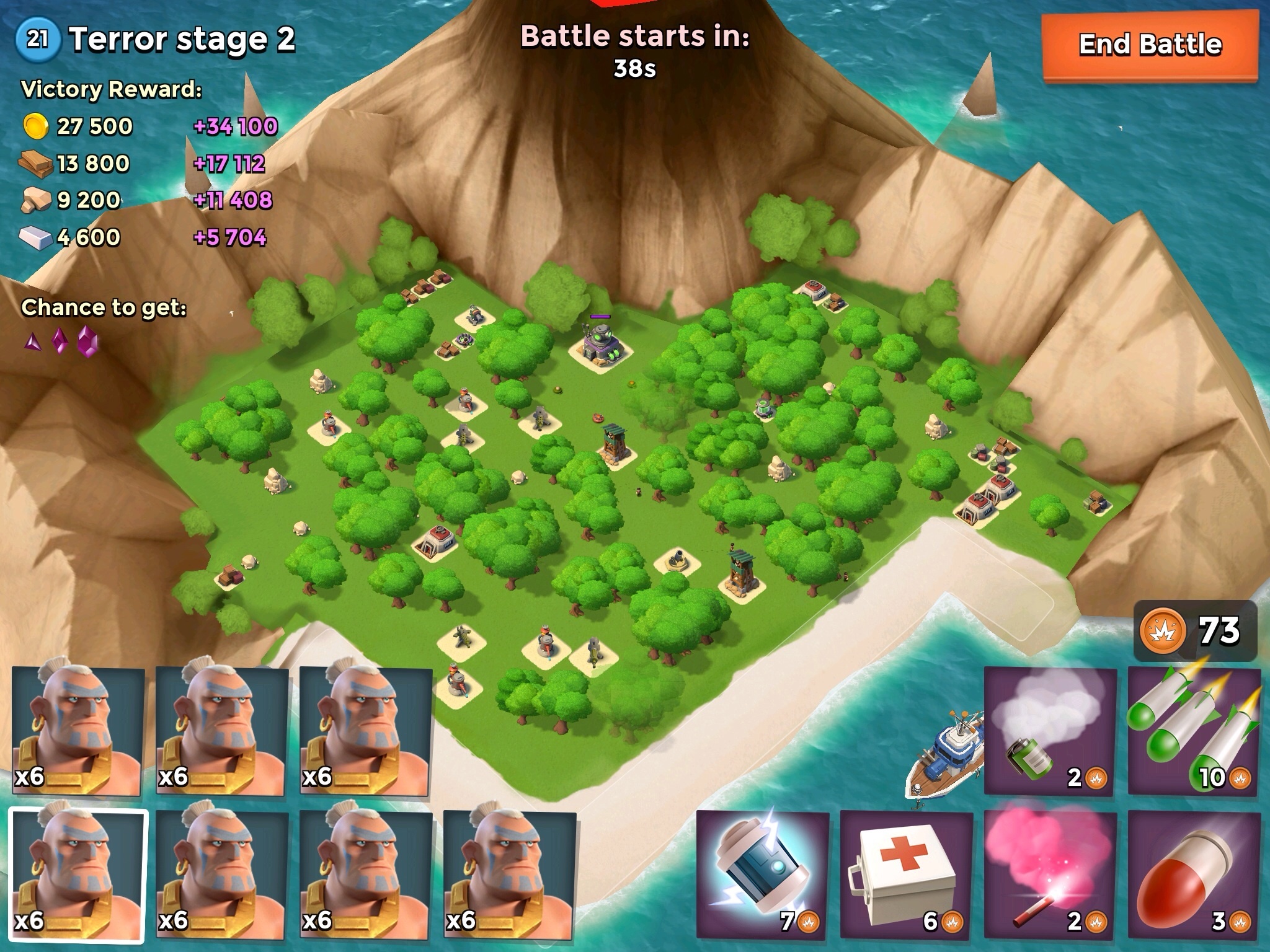
Task: Select the Smoke Screen gunboat ability
Action: click(x=1050, y=731)
